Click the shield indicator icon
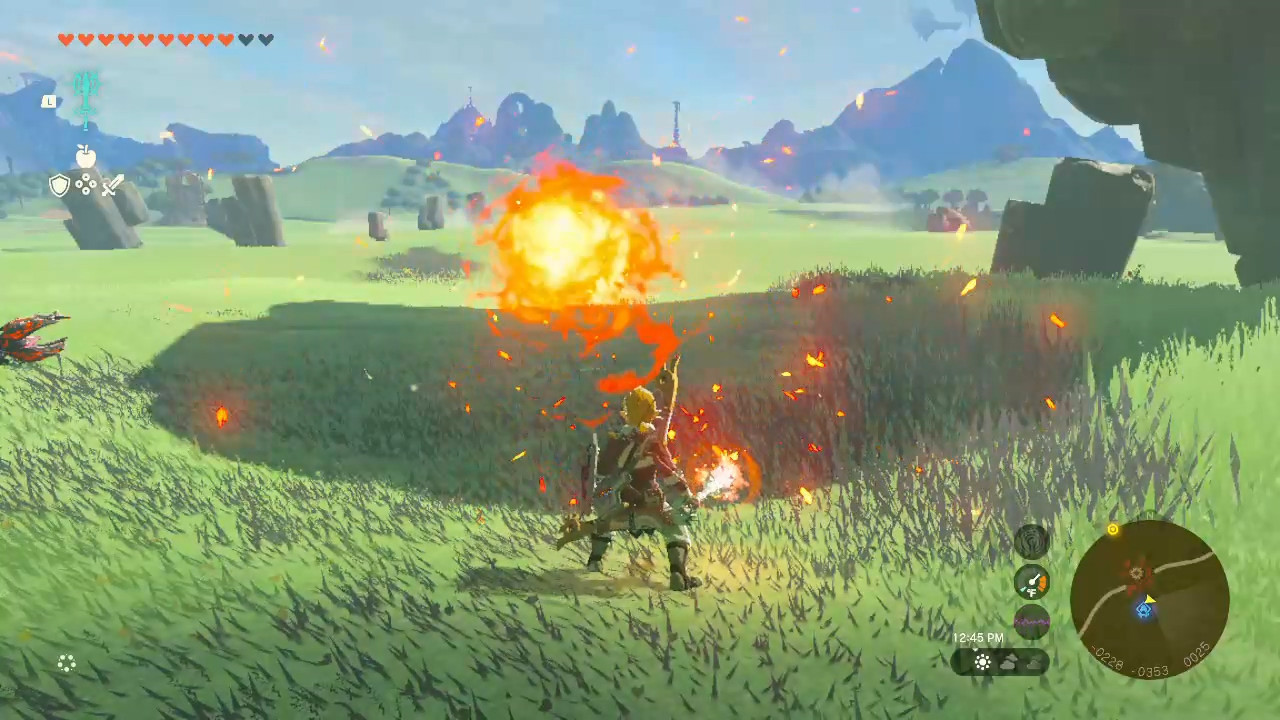1280x720 pixels. [59, 185]
